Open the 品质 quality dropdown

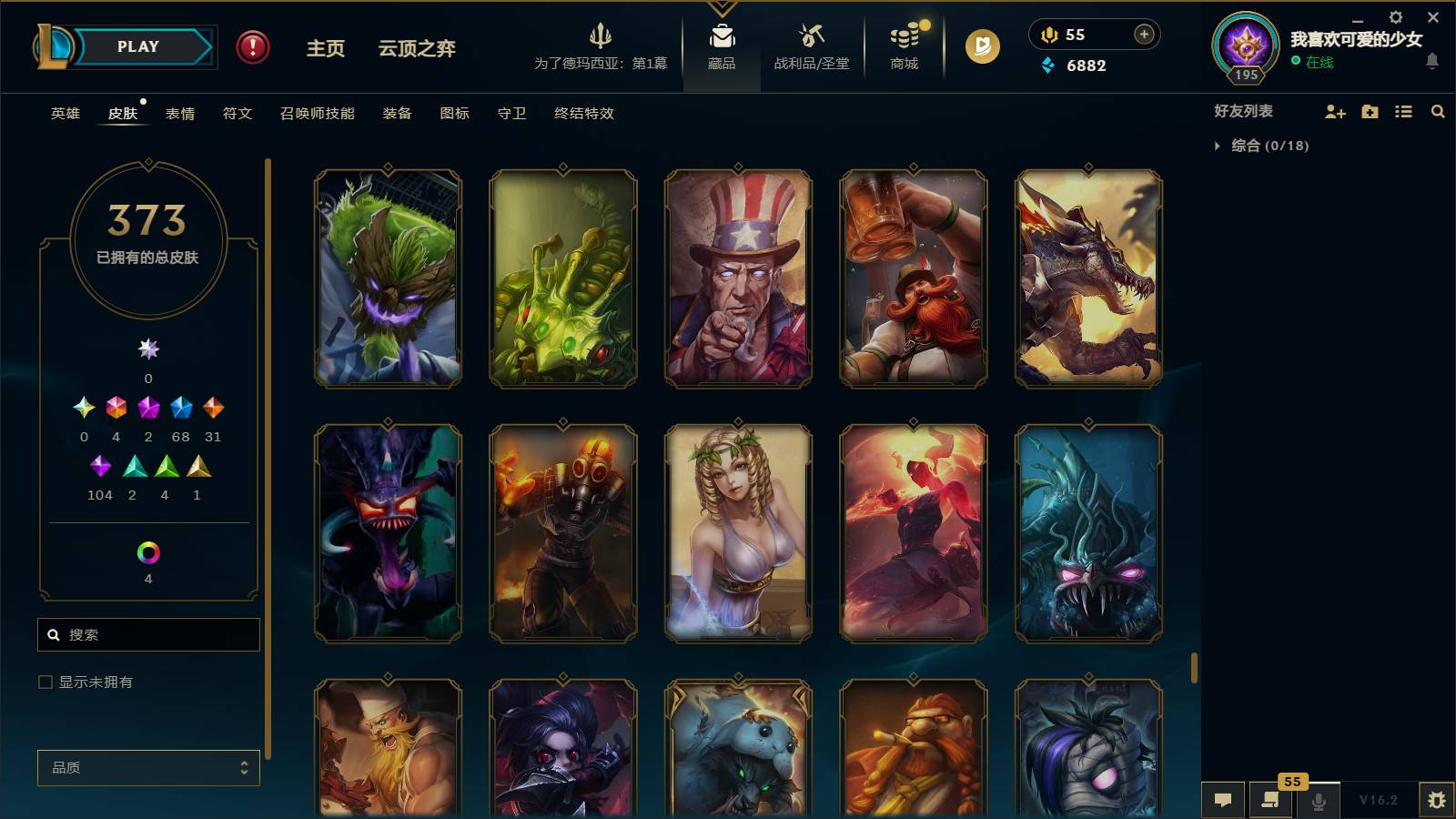(x=147, y=767)
